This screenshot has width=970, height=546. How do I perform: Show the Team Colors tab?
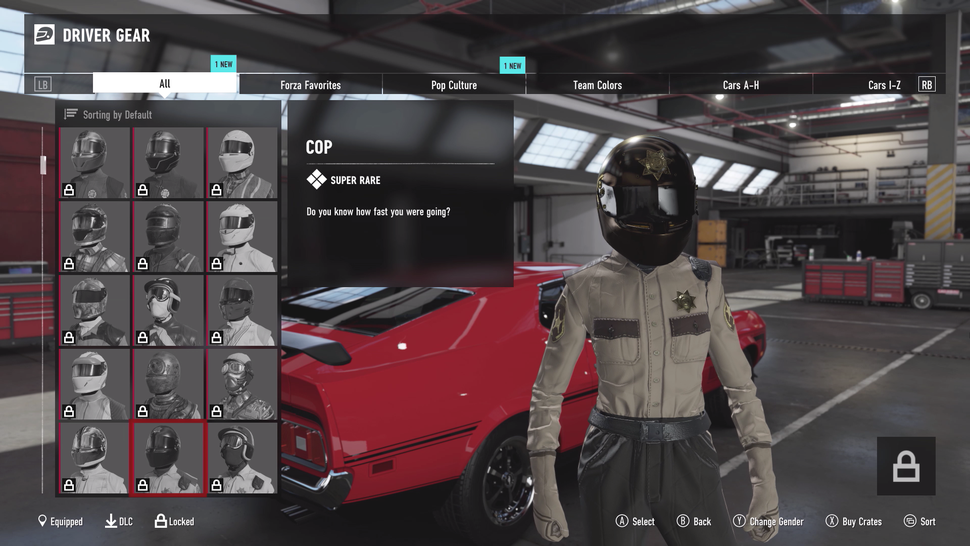tap(597, 85)
